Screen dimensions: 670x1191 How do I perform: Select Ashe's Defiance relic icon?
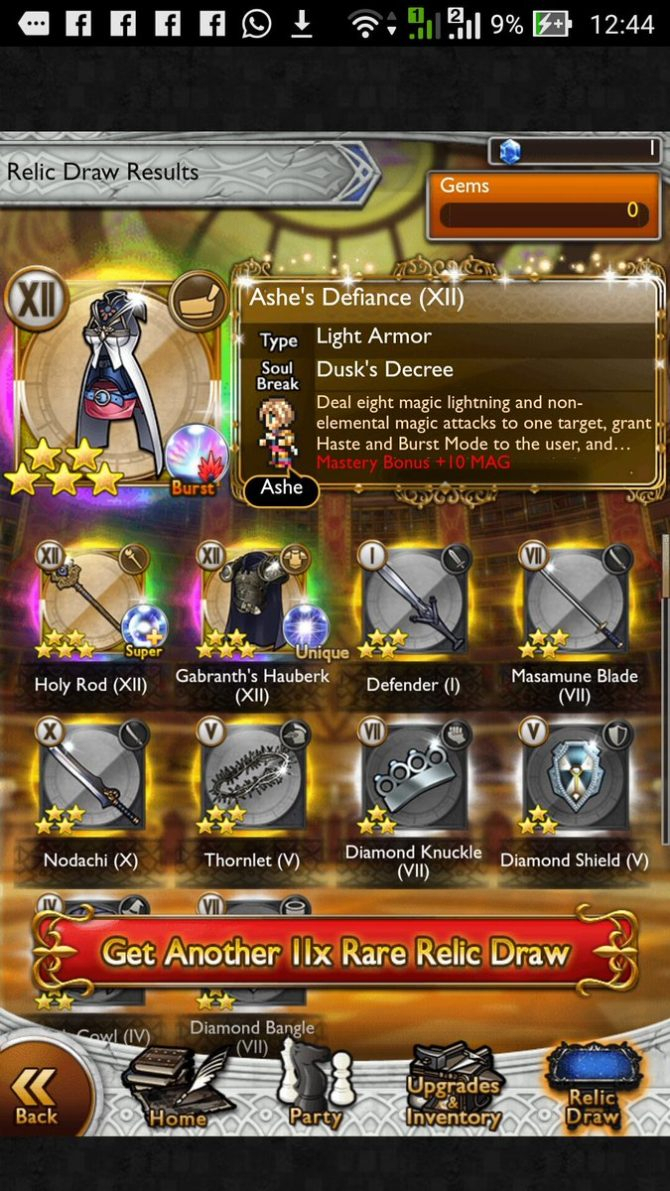118,385
